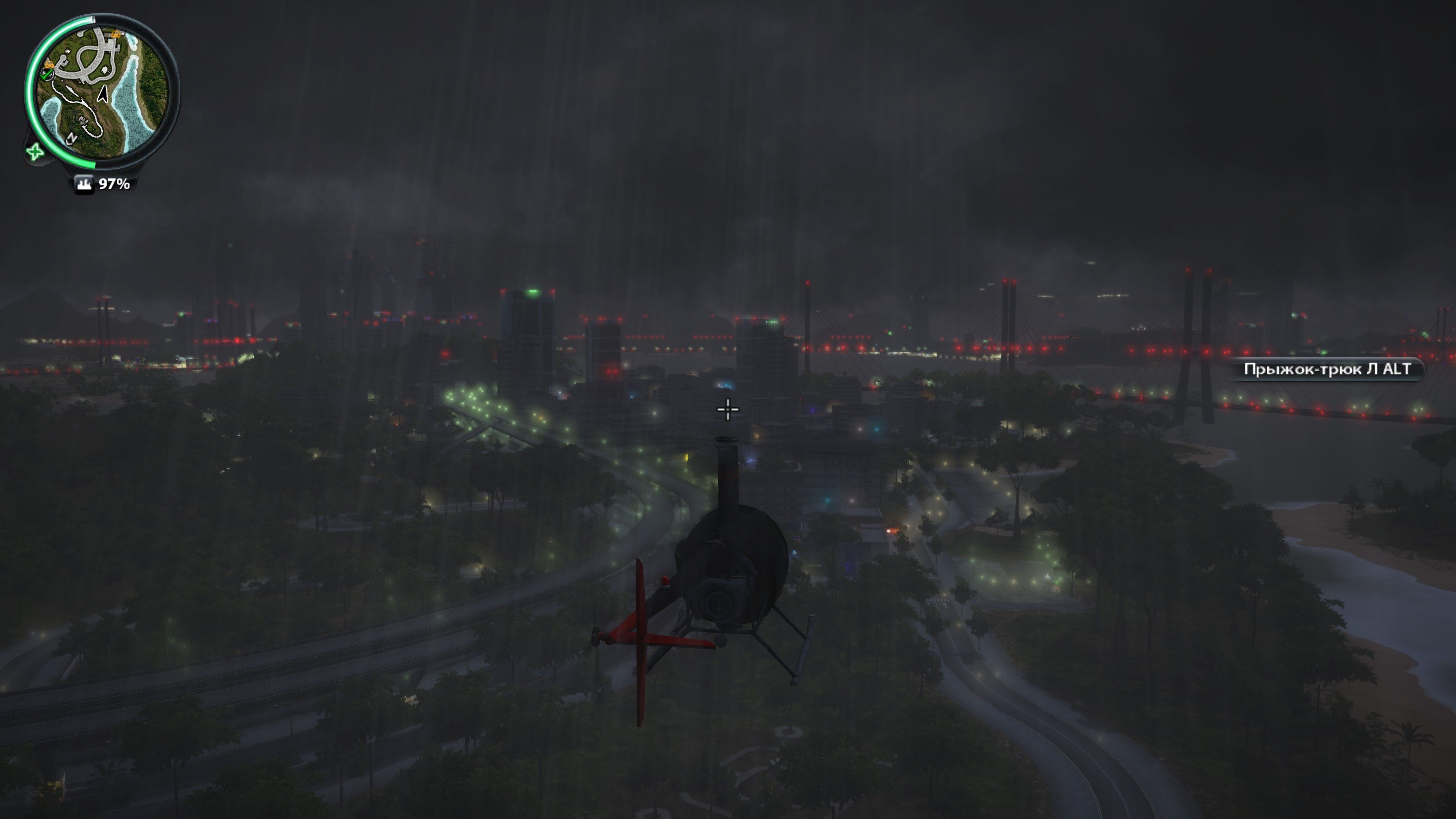Click the settlement completion icon beside 97%
Image resolution: width=1456 pixels, height=819 pixels.
click(84, 183)
